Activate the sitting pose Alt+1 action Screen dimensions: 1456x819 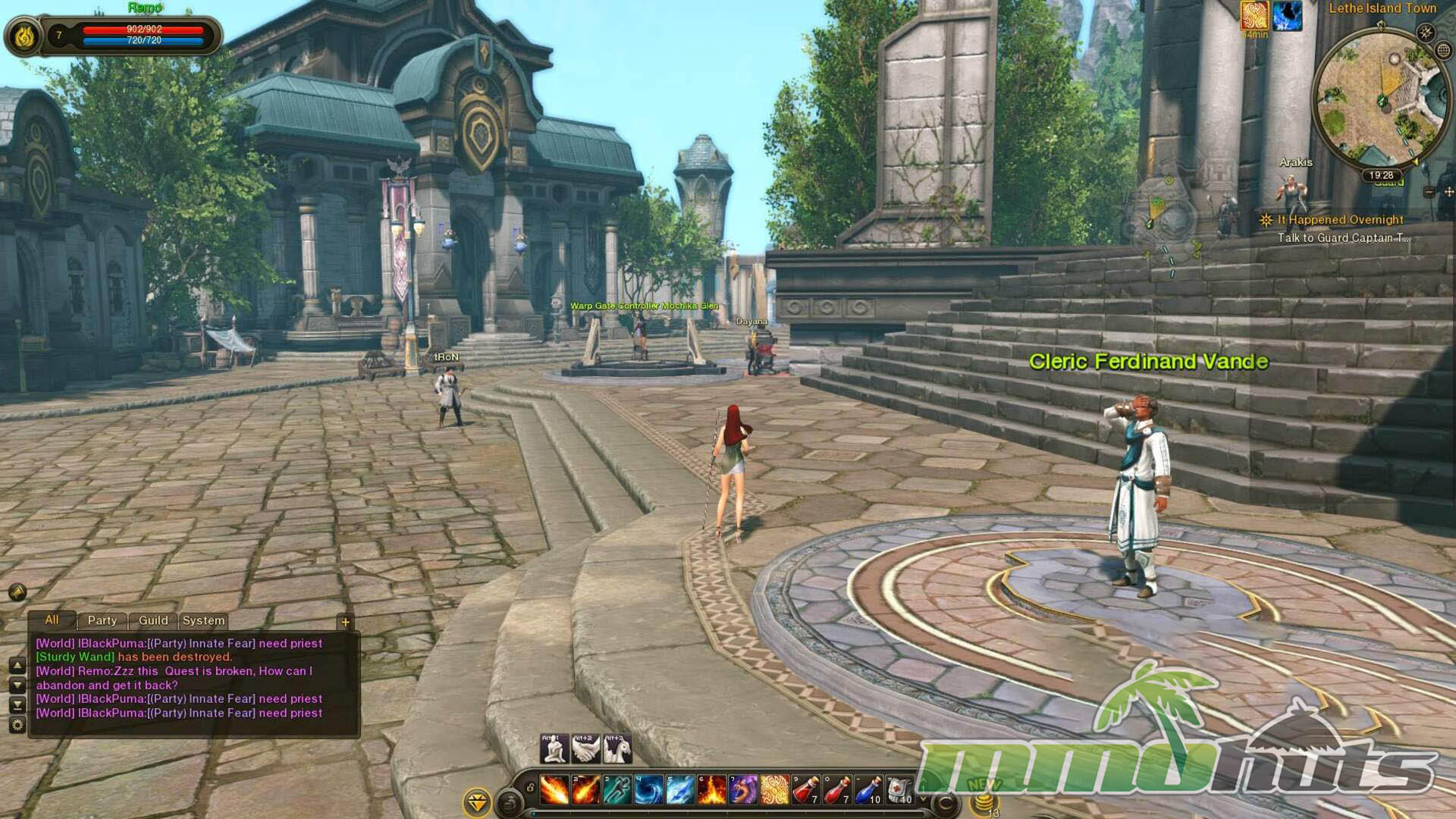(554, 748)
